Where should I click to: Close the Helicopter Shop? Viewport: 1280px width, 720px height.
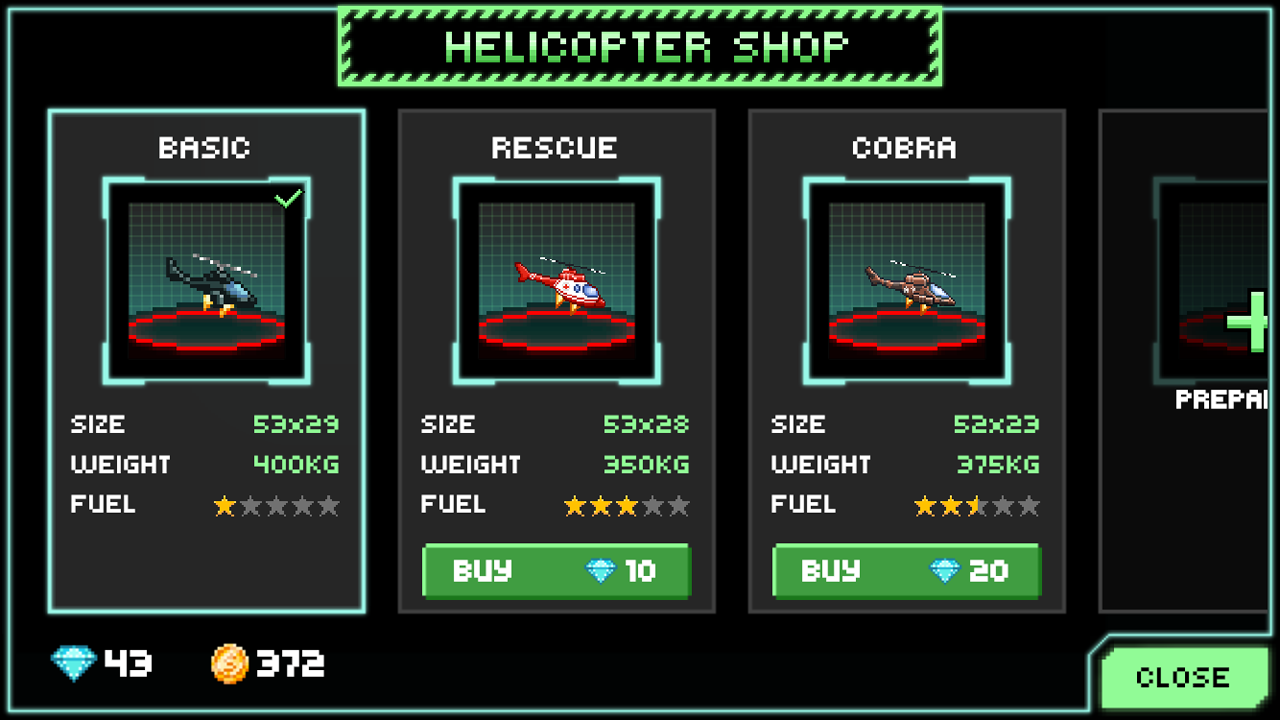click(1183, 676)
